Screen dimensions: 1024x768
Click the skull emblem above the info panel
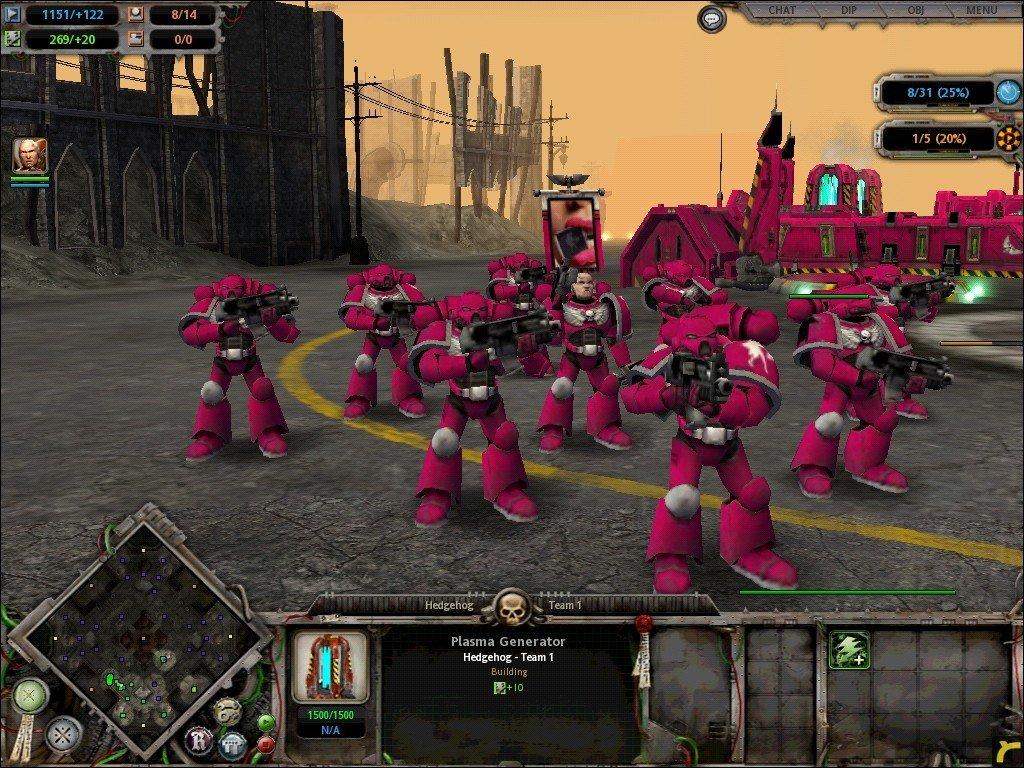(511, 606)
